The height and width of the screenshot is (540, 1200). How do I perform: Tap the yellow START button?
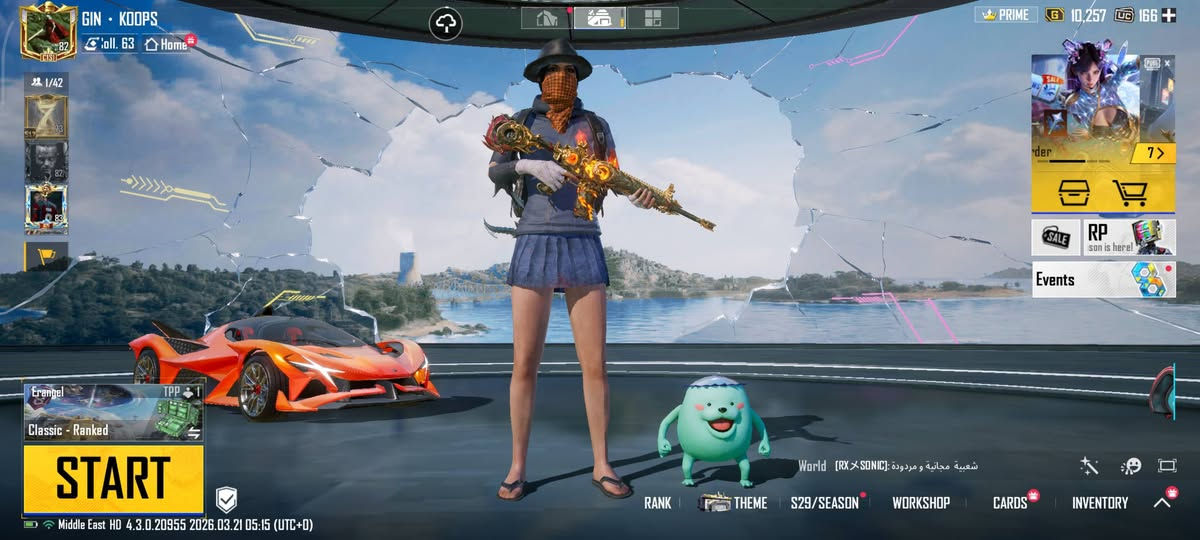pyautogui.click(x=113, y=478)
